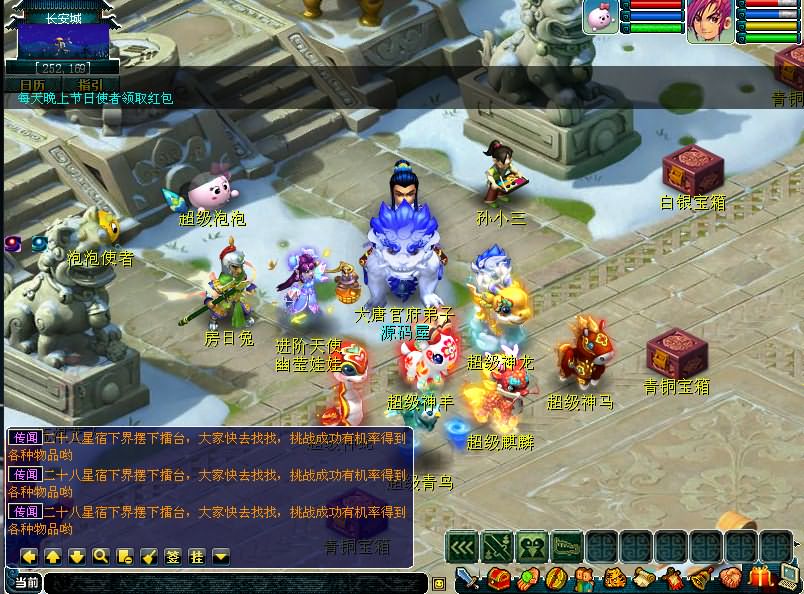
Task: Open the red treasure chest inventory icon
Action: [x=498, y=579]
